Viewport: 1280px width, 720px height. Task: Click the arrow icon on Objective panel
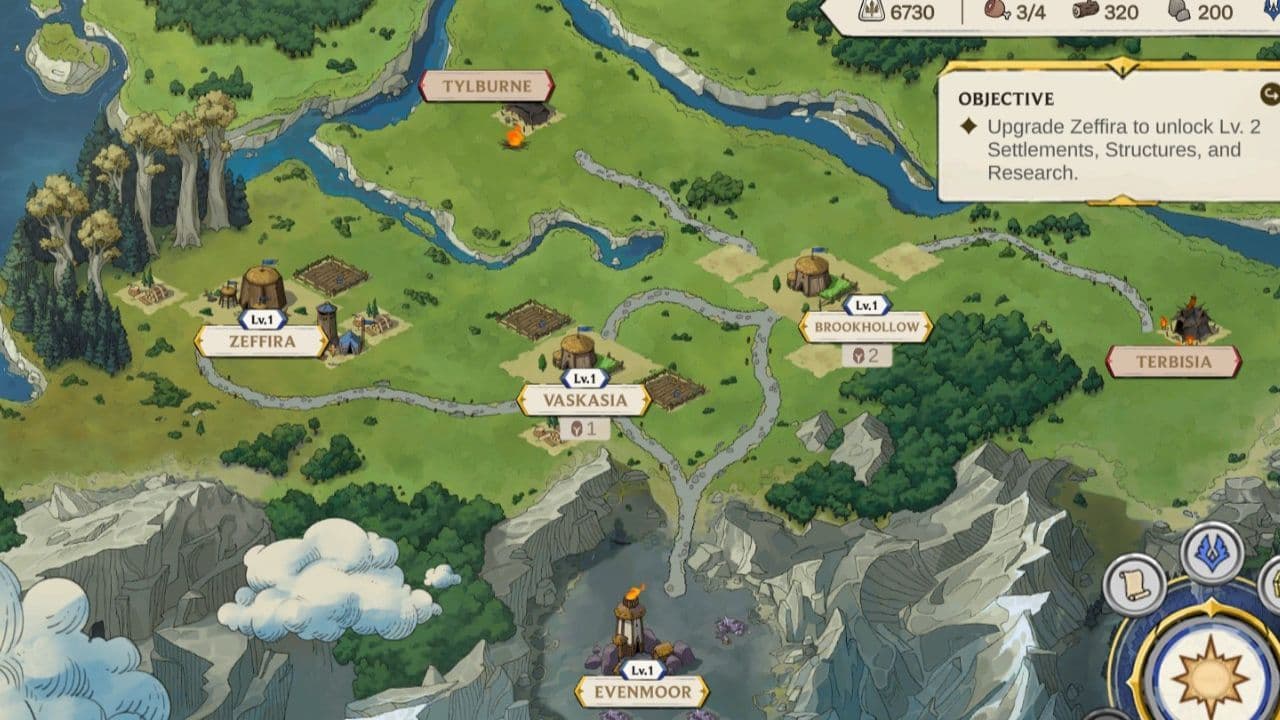click(1270, 95)
